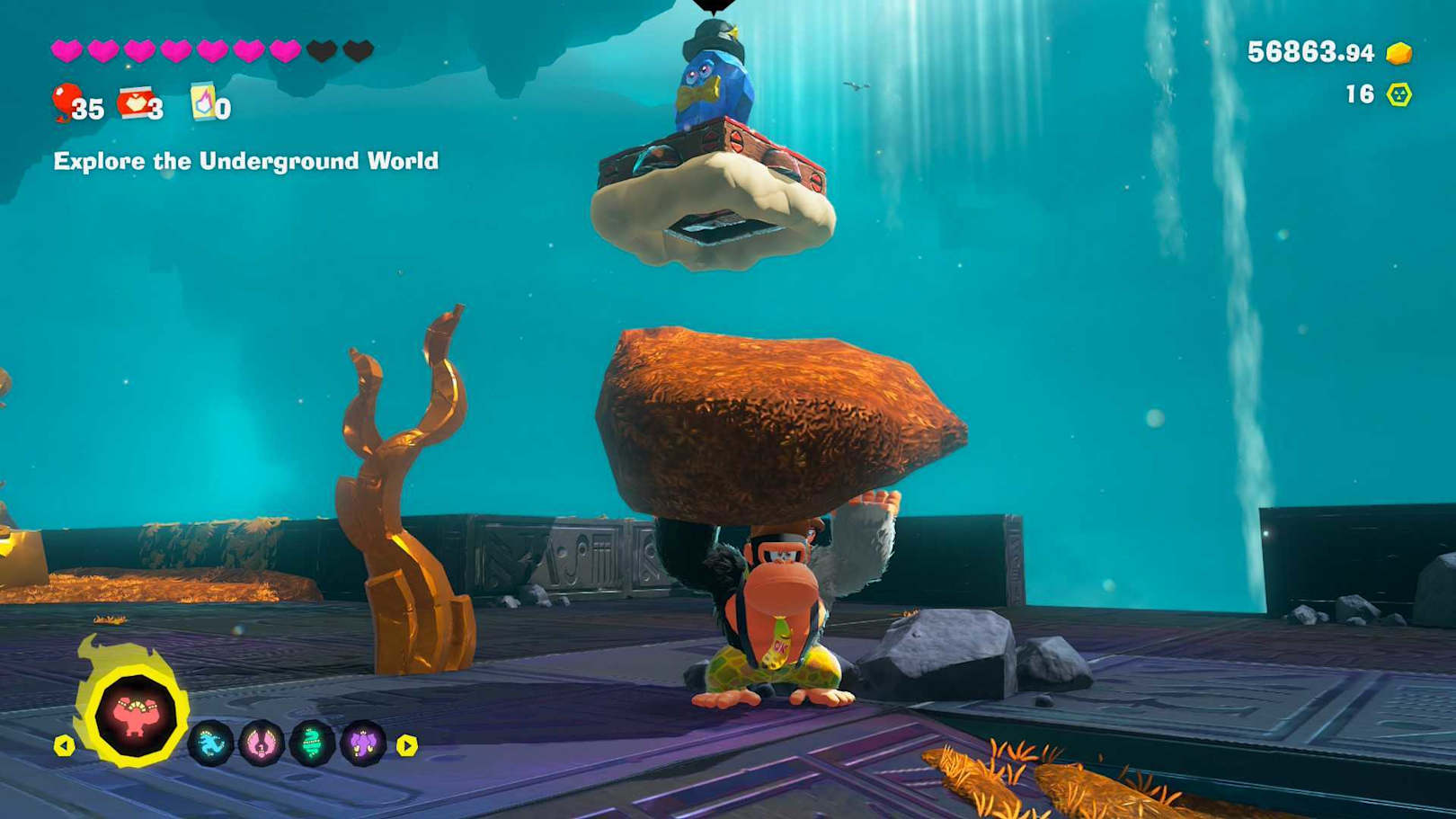Select the red heart juice can item
Image resolution: width=1456 pixels, height=819 pixels.
135,103
